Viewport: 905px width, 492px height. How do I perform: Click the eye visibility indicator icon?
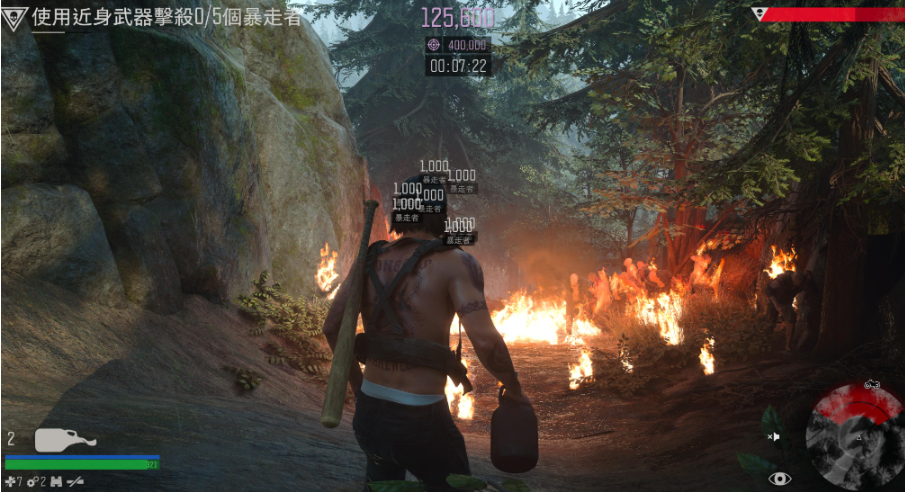(779, 479)
